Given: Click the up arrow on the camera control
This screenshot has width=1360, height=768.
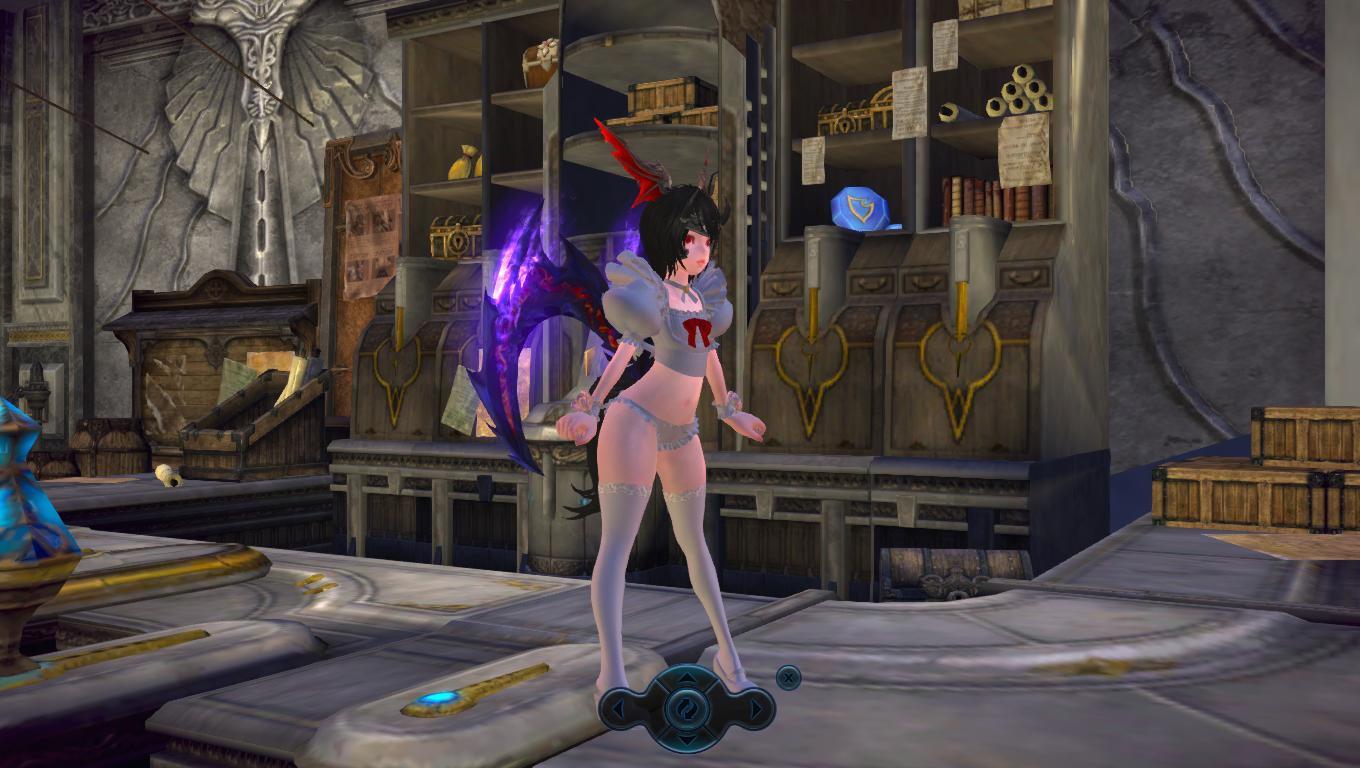Looking at the screenshot, I should 688,677.
